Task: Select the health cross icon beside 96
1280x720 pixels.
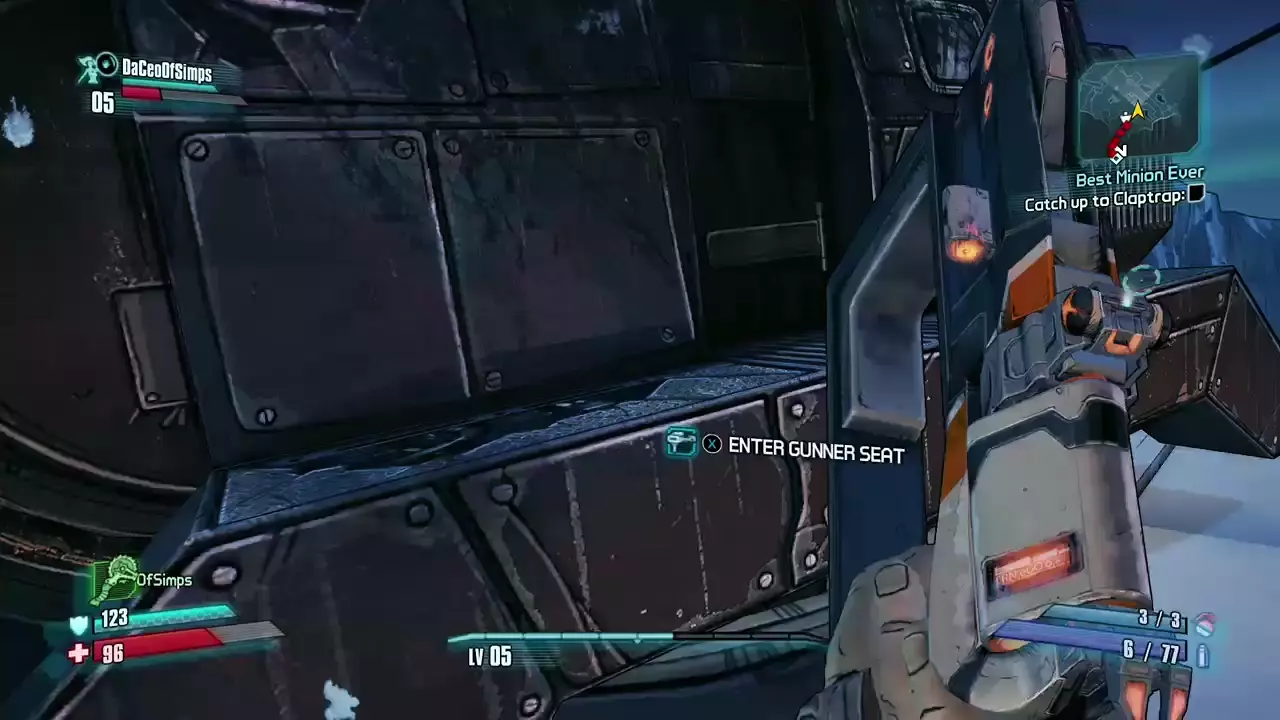Action: (x=80, y=655)
